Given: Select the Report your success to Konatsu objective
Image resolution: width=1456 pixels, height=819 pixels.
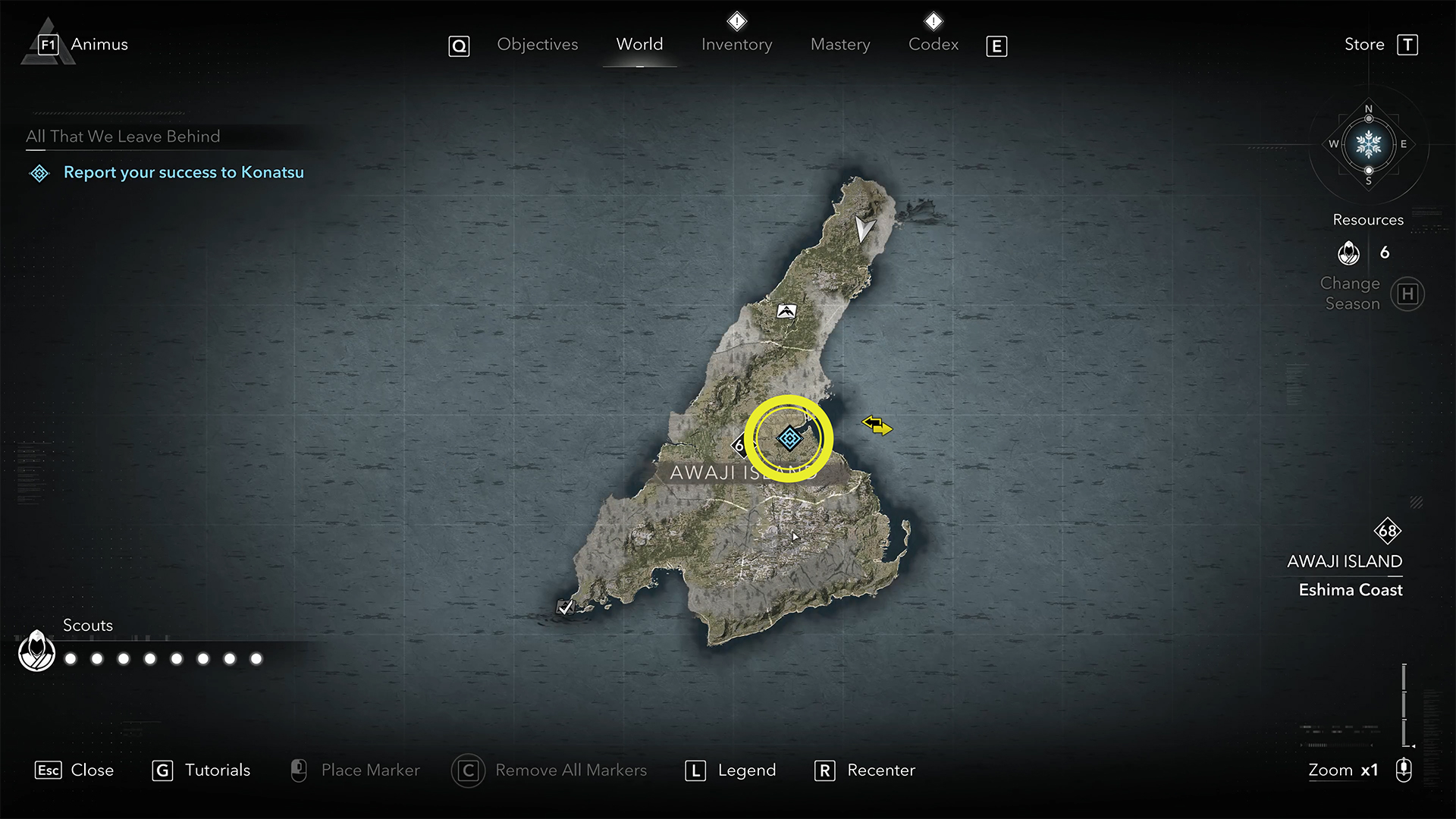Looking at the screenshot, I should coord(183,173).
